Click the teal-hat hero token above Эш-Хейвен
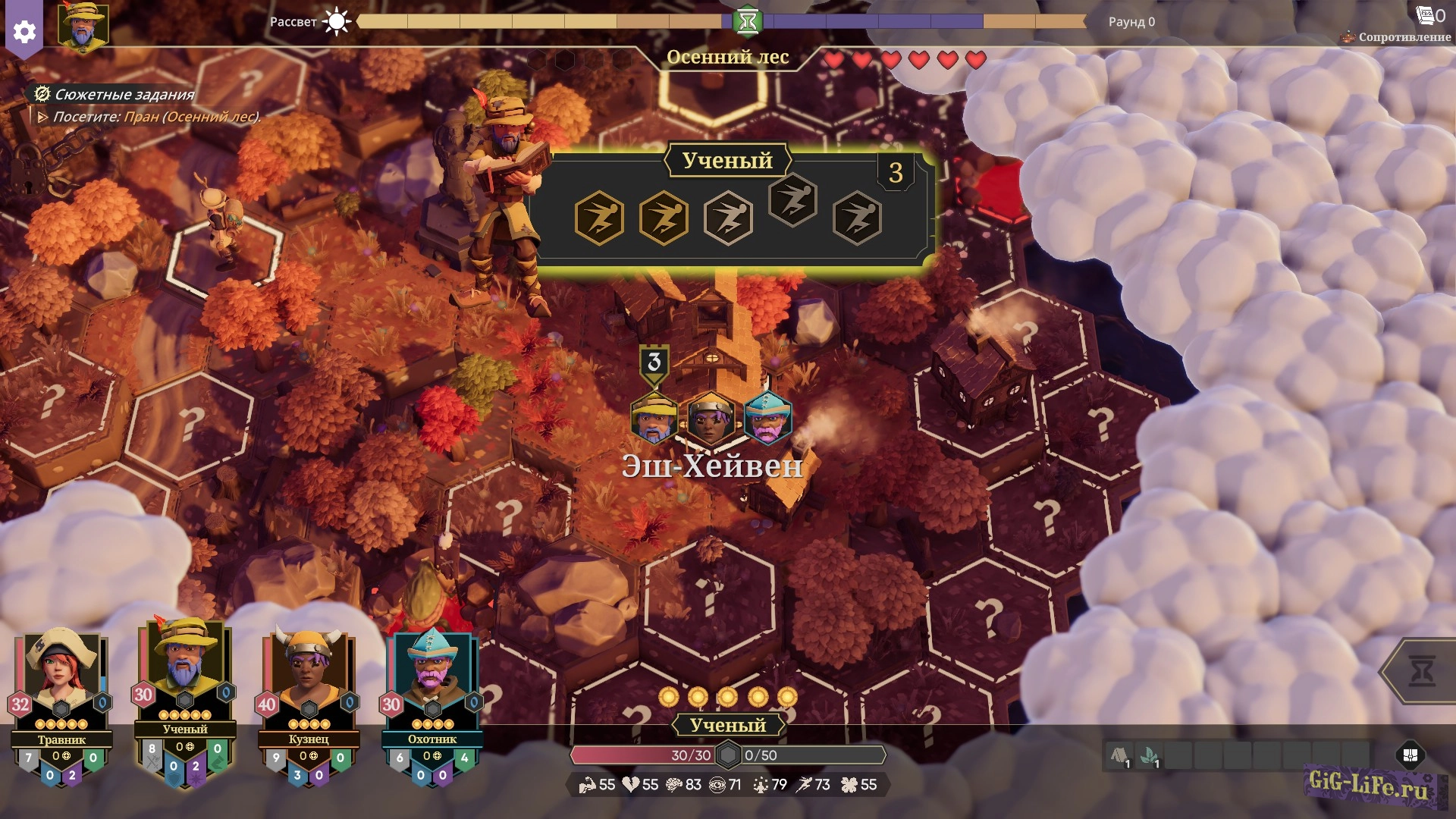Image resolution: width=1456 pixels, height=819 pixels. coord(767,419)
